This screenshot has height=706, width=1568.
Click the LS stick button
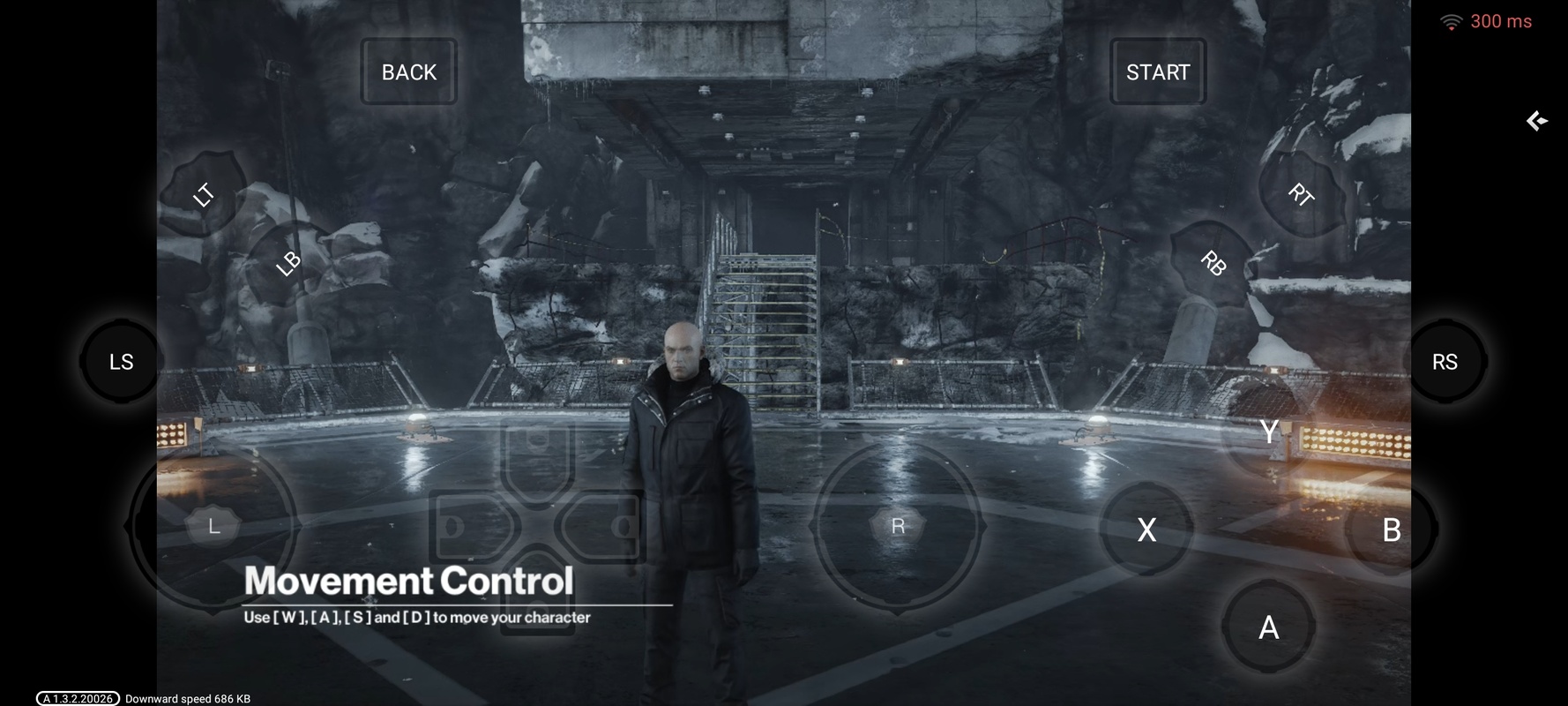click(x=121, y=362)
